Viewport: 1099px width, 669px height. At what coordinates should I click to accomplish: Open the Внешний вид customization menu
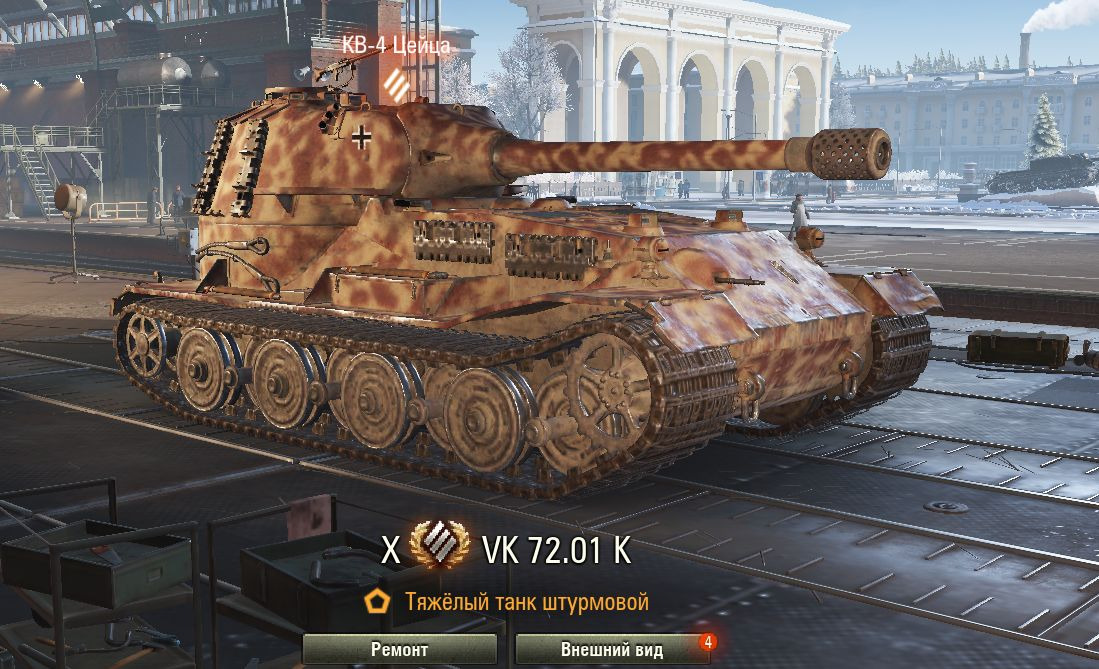612,649
